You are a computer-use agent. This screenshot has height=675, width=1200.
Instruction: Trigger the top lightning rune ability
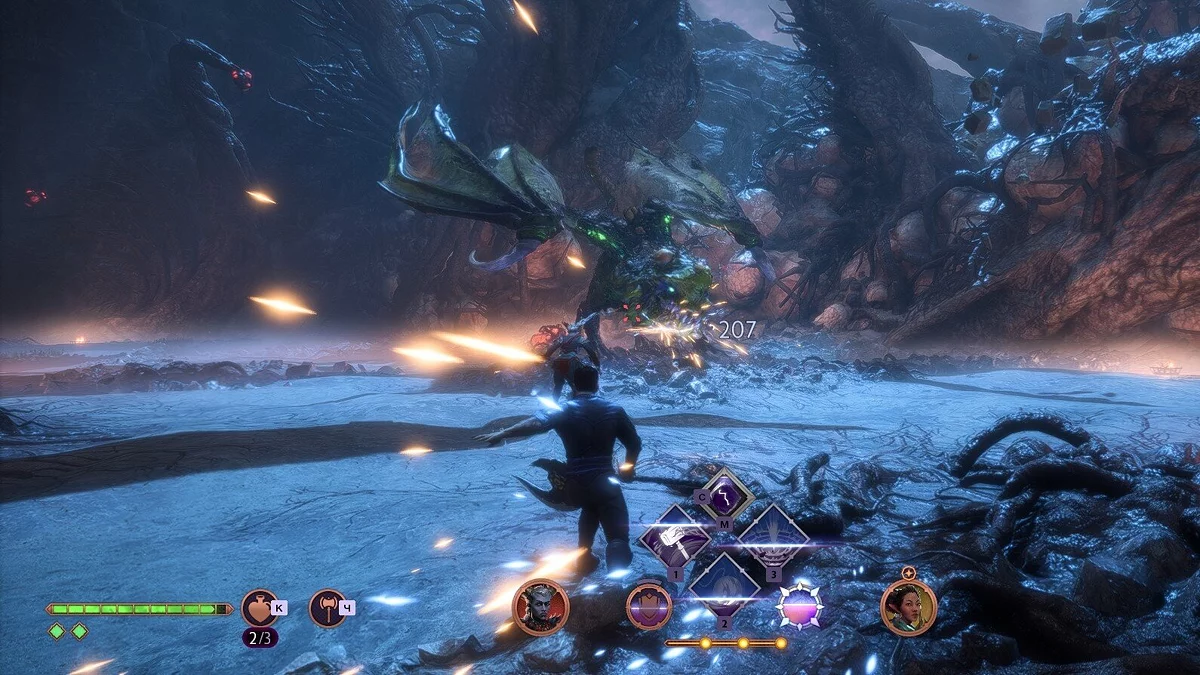(x=724, y=496)
